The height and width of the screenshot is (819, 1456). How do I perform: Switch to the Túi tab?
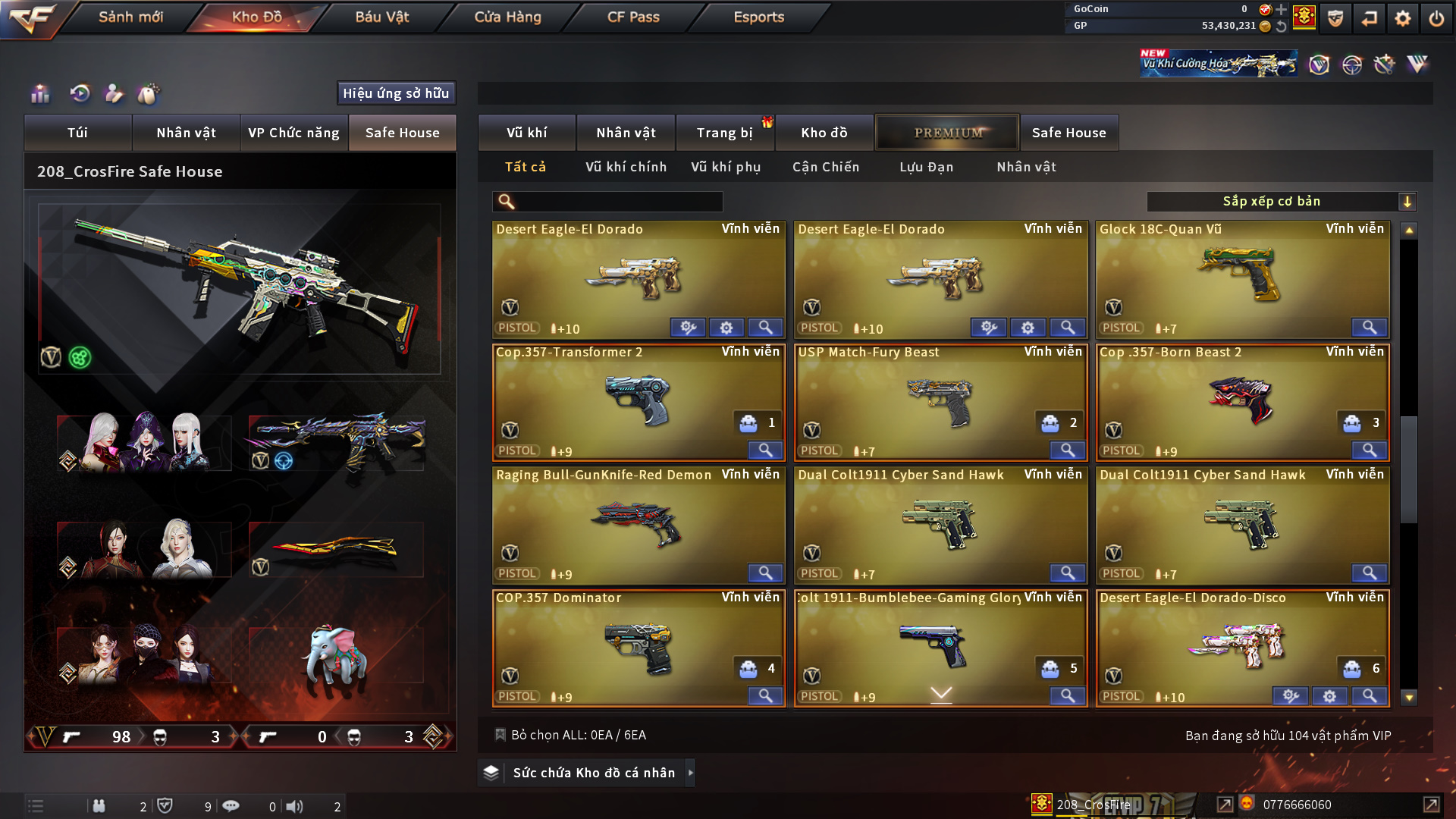point(77,133)
